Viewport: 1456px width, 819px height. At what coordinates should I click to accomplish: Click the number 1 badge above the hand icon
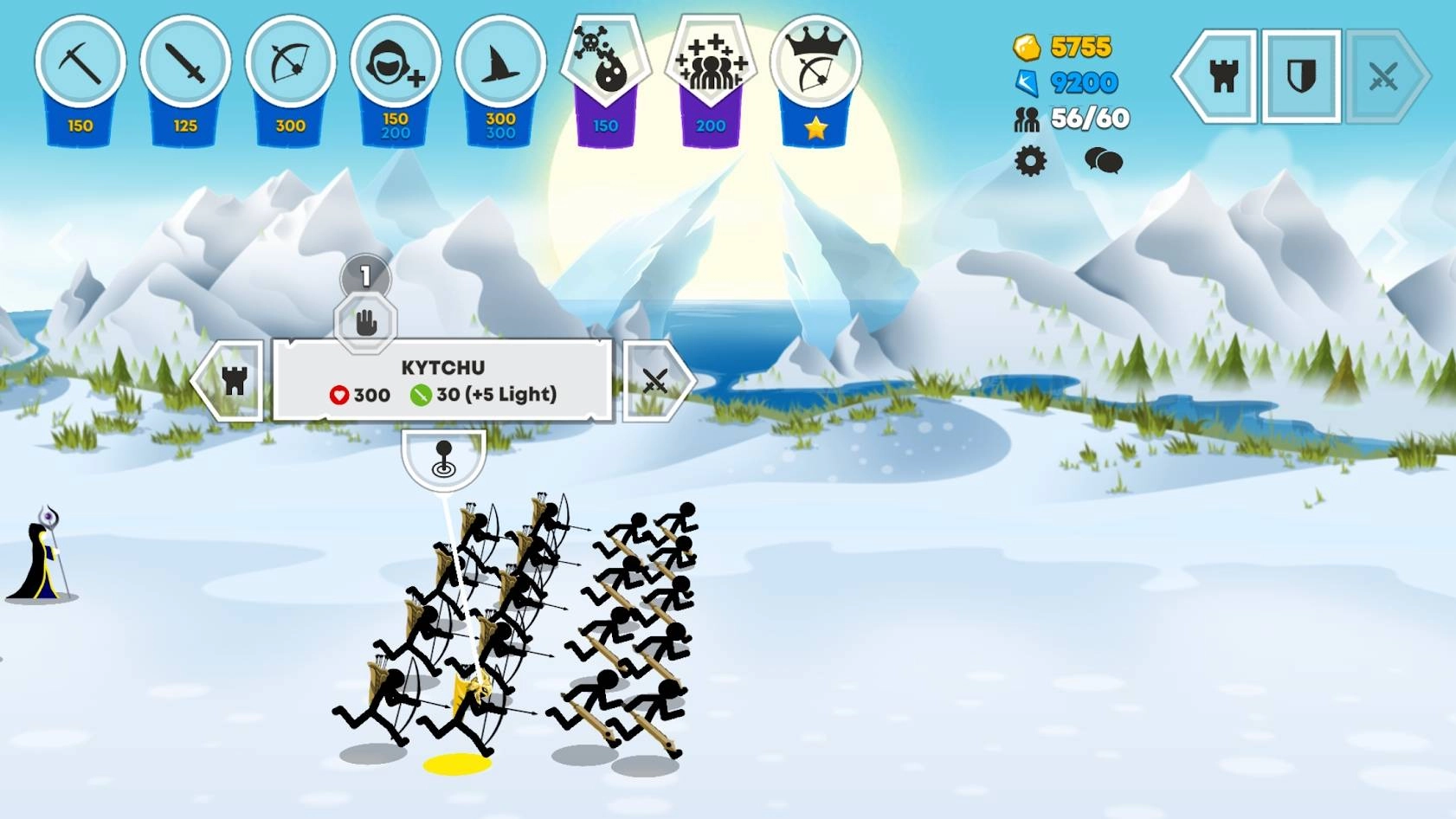[x=364, y=275]
